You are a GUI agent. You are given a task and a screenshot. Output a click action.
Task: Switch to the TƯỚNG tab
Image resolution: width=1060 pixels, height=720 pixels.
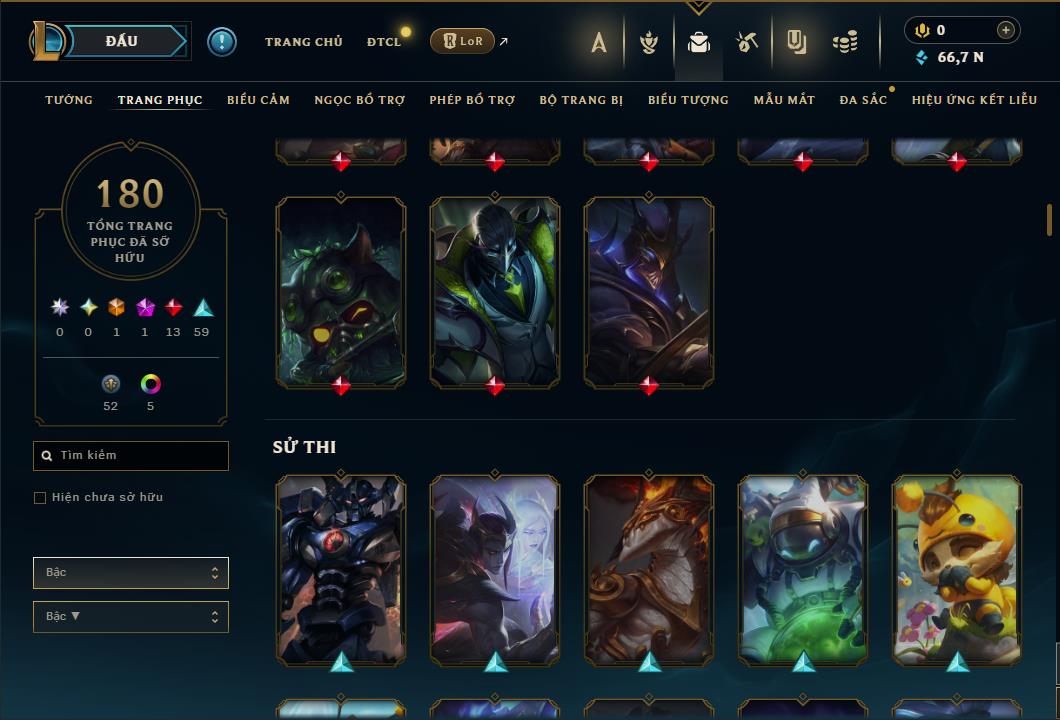click(69, 100)
